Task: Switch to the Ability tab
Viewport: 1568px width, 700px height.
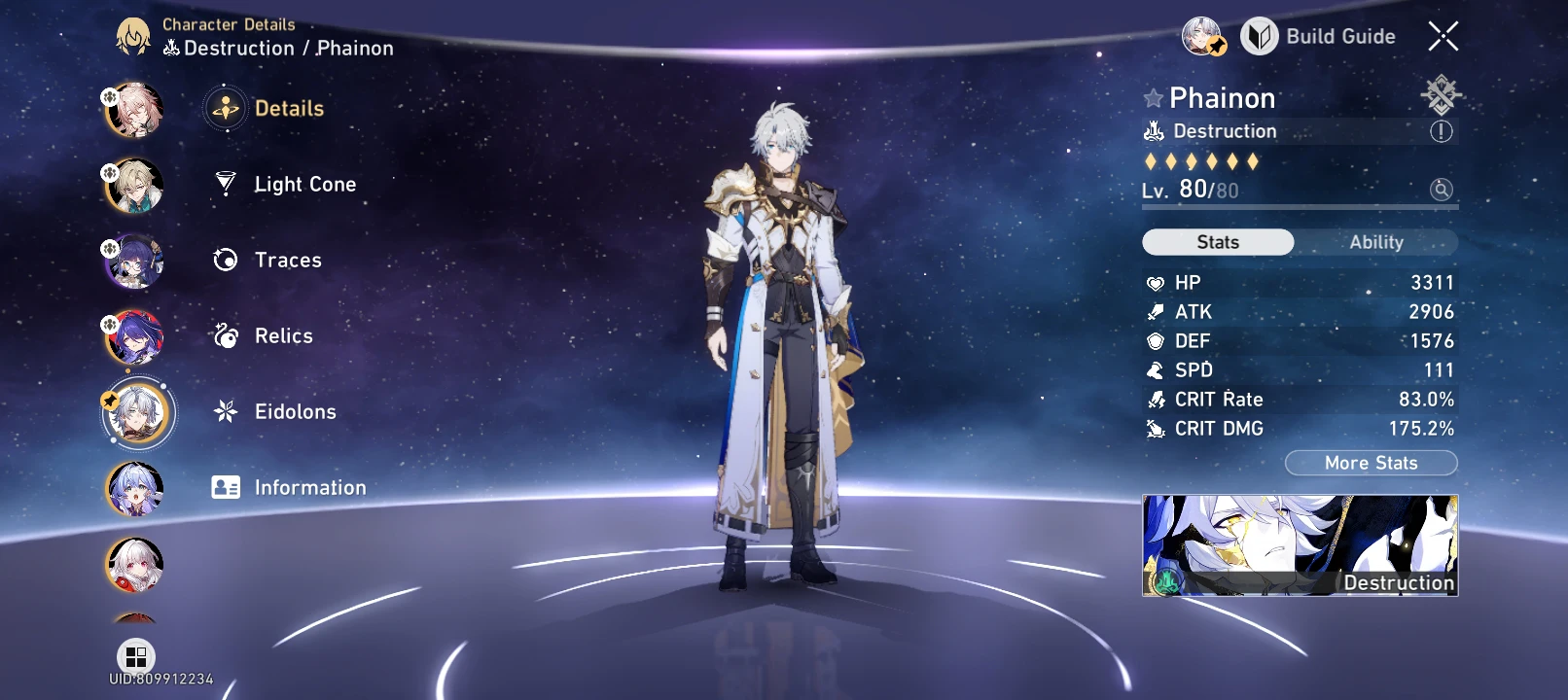Action: click(1375, 242)
